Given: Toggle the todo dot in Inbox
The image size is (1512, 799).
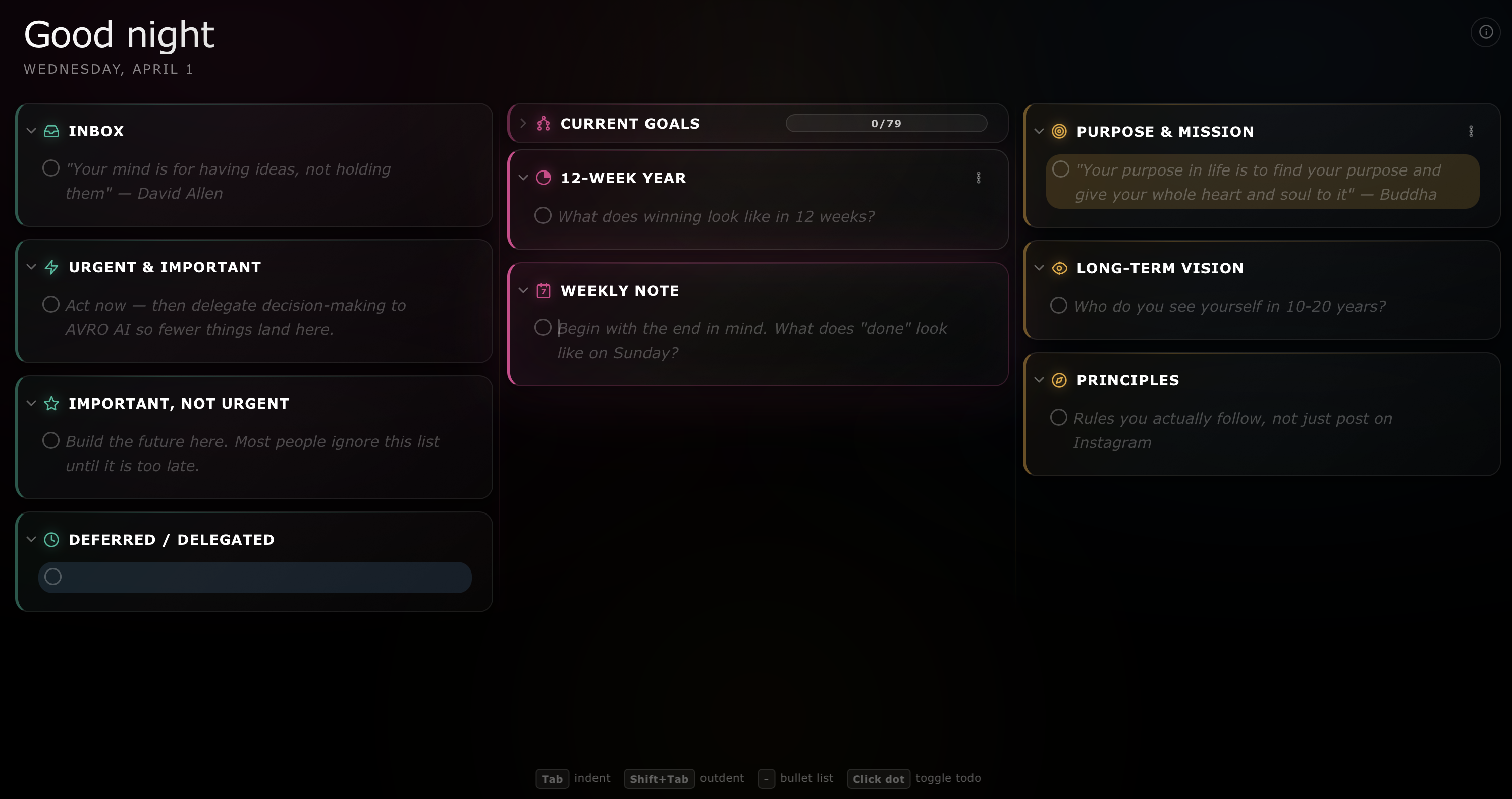Looking at the screenshot, I should click(51, 168).
